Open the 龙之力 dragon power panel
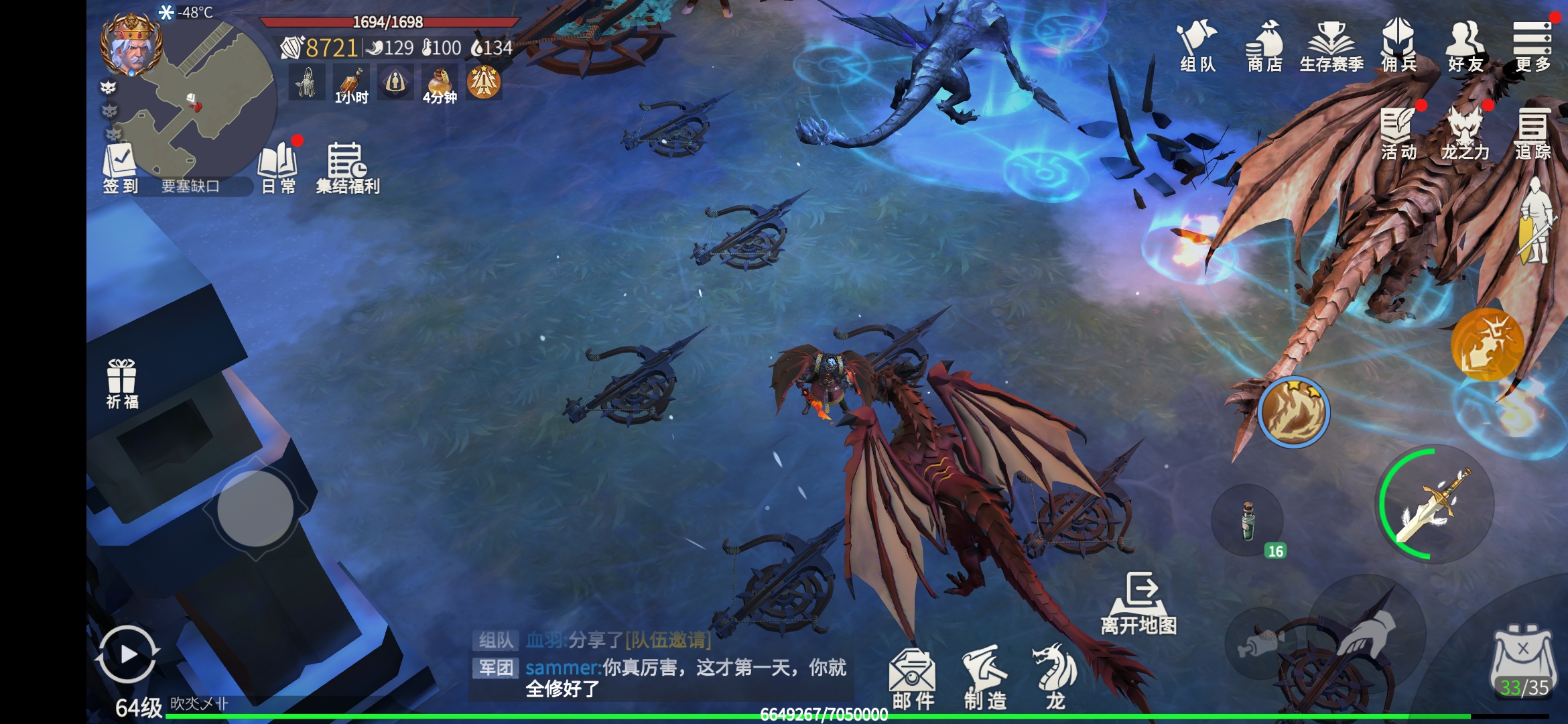Screen dimensions: 1568x724 tap(1465, 133)
